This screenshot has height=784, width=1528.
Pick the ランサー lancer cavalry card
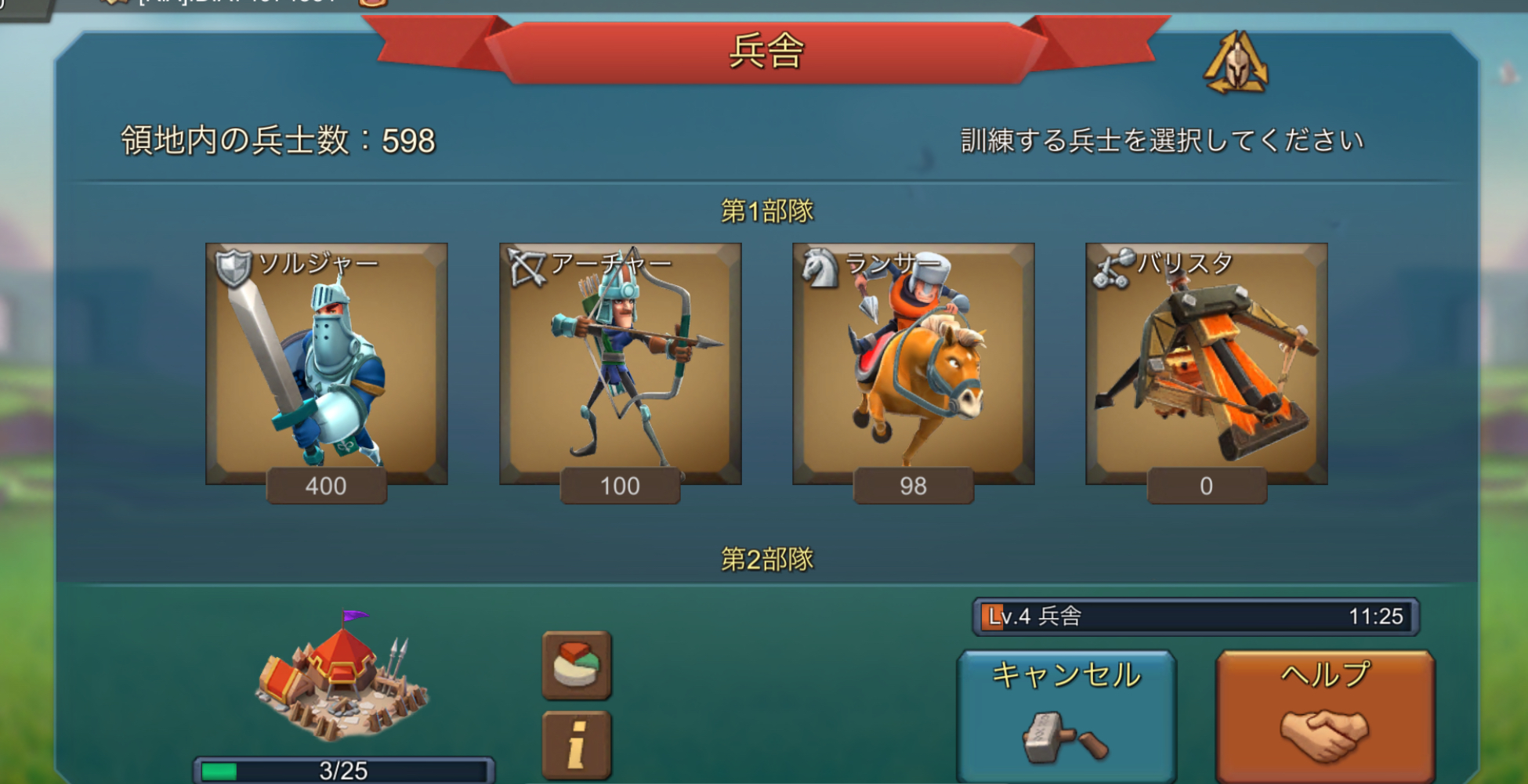pos(913,364)
